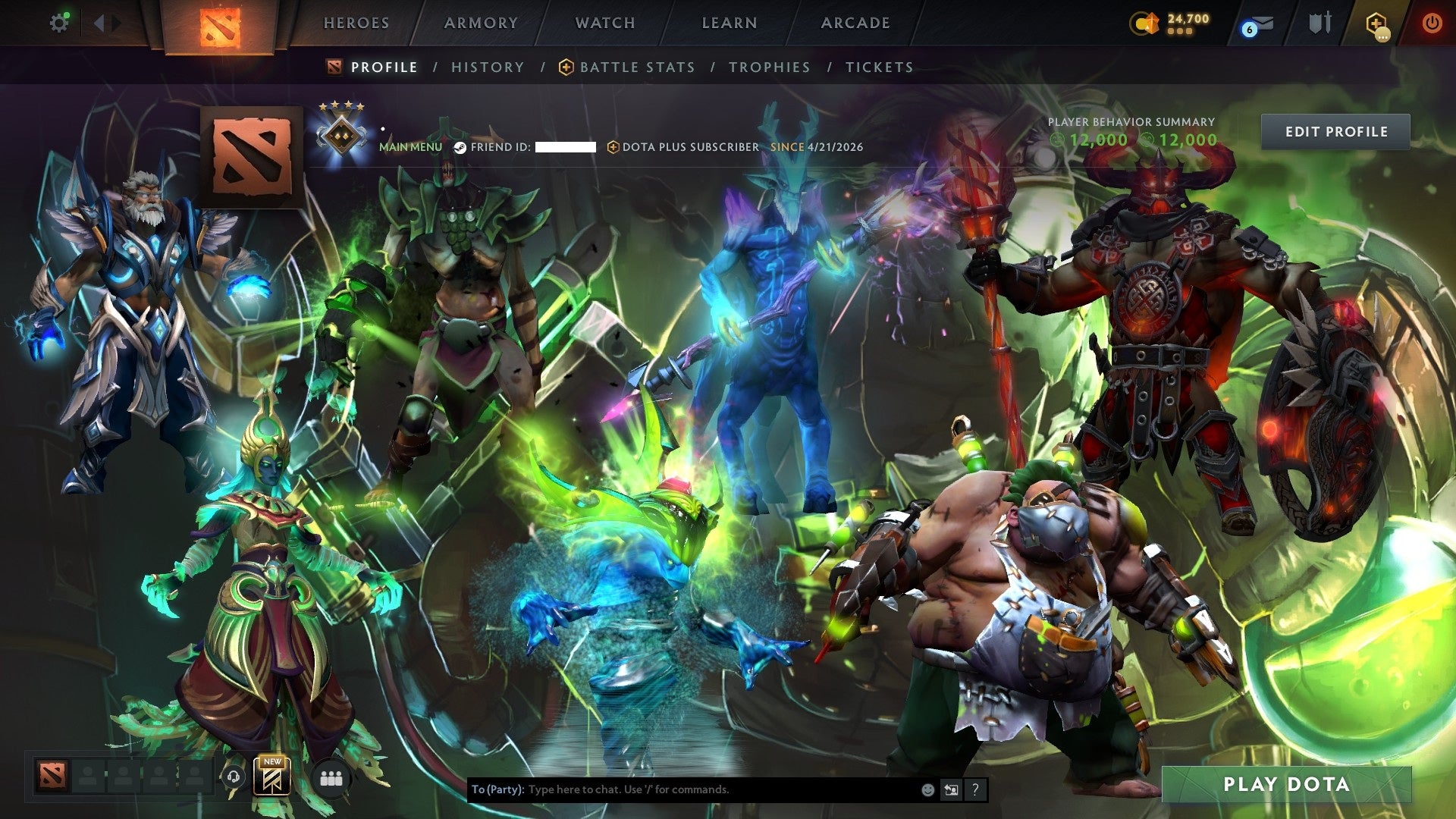Open the HEROES menu
The width and height of the screenshot is (1456, 819).
click(x=356, y=23)
